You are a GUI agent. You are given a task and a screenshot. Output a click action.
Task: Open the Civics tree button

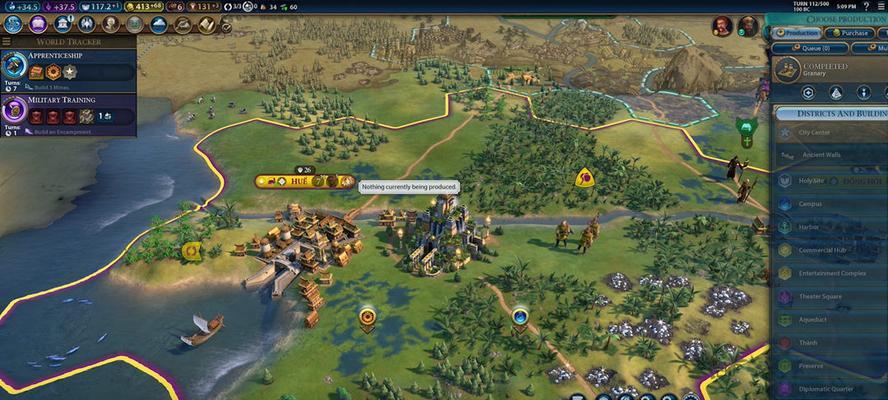click(37, 24)
